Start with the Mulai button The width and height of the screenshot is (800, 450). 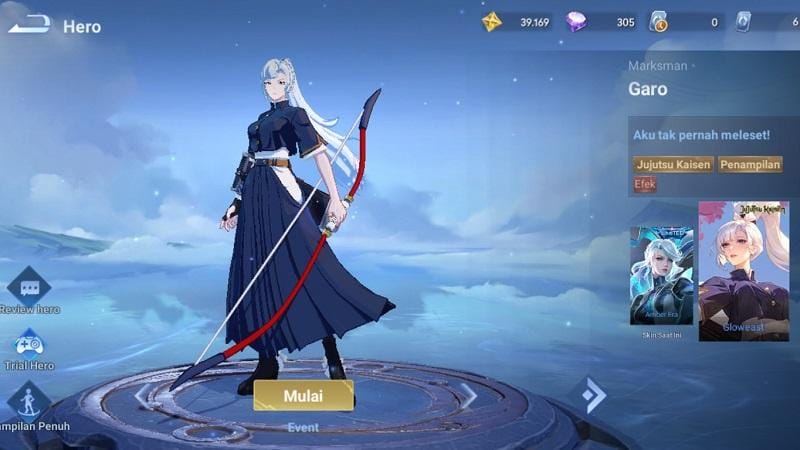(303, 395)
